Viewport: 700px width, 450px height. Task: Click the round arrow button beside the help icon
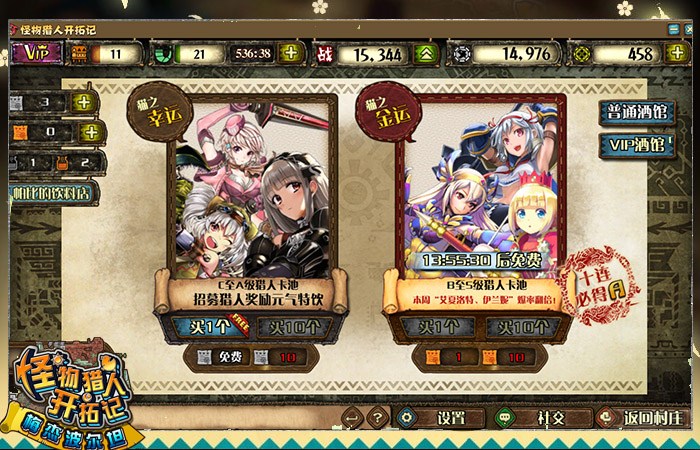(352, 417)
